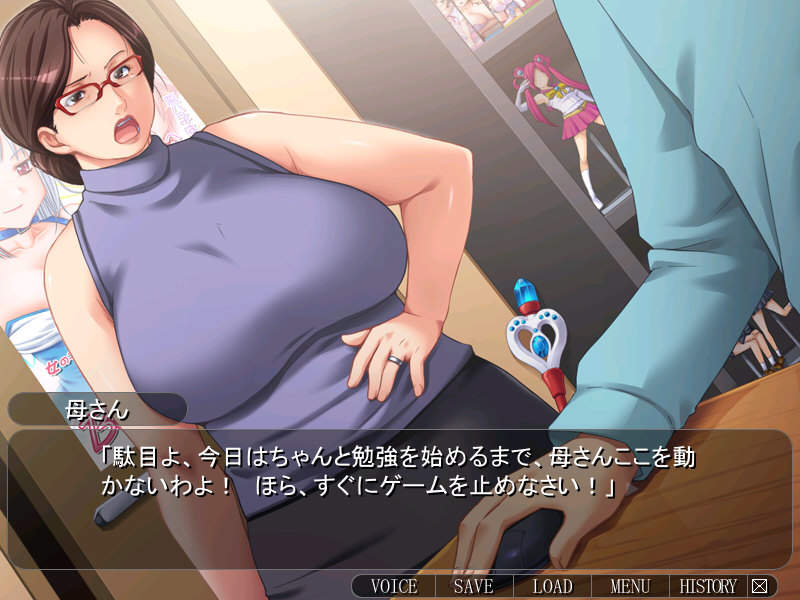This screenshot has width=800, height=600.
Task: Replay the line with the VOICE button
Action: tap(394, 587)
